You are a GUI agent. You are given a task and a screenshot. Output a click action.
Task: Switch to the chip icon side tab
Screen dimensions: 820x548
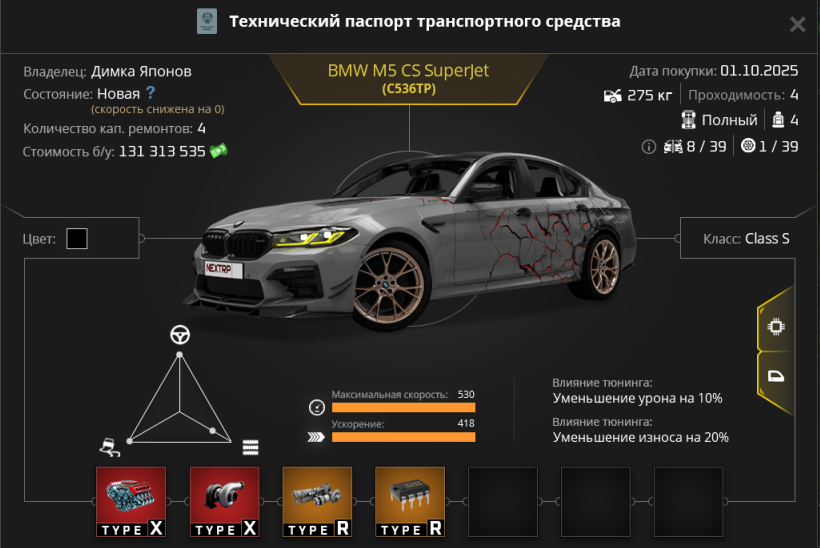click(x=774, y=326)
